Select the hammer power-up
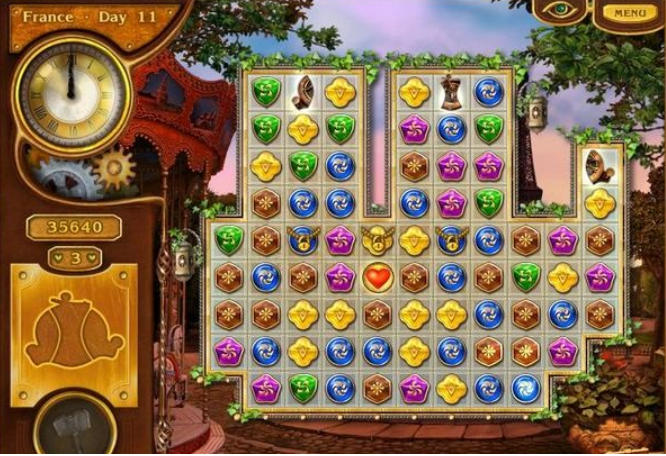The width and height of the screenshot is (666, 456). [x=72, y=427]
